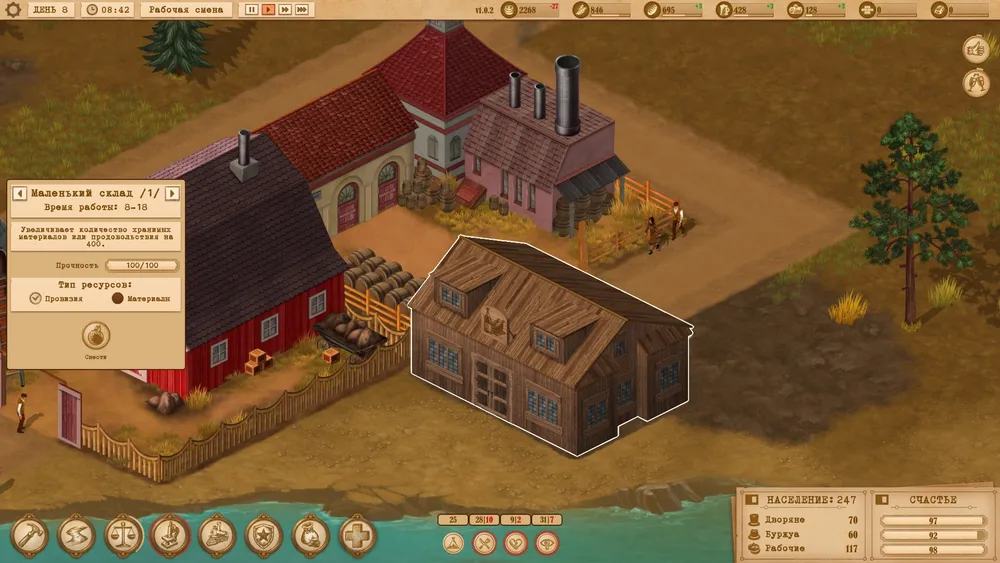Pause the game speed
This screenshot has height=563, width=1000.
coord(252,10)
